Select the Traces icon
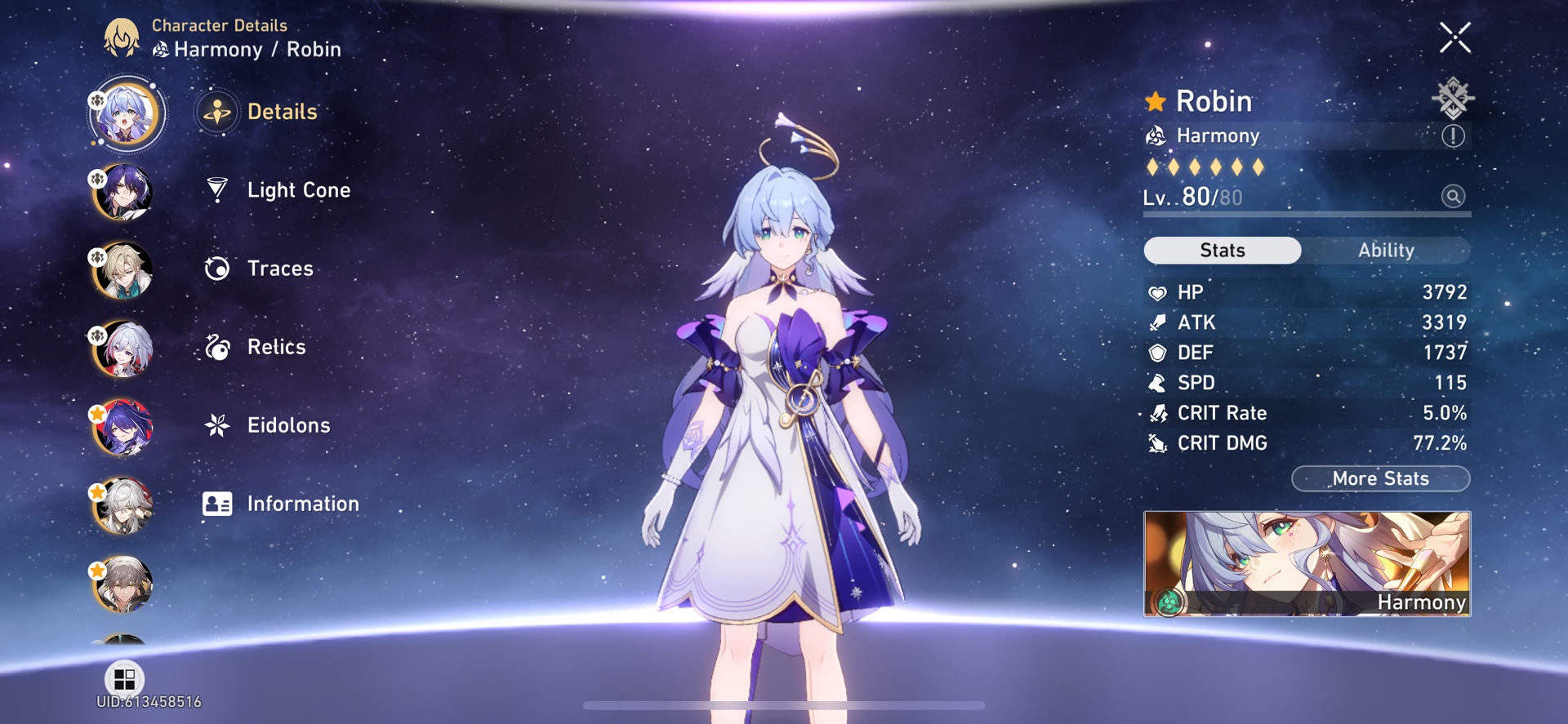The width and height of the screenshot is (1568, 724). [217, 268]
